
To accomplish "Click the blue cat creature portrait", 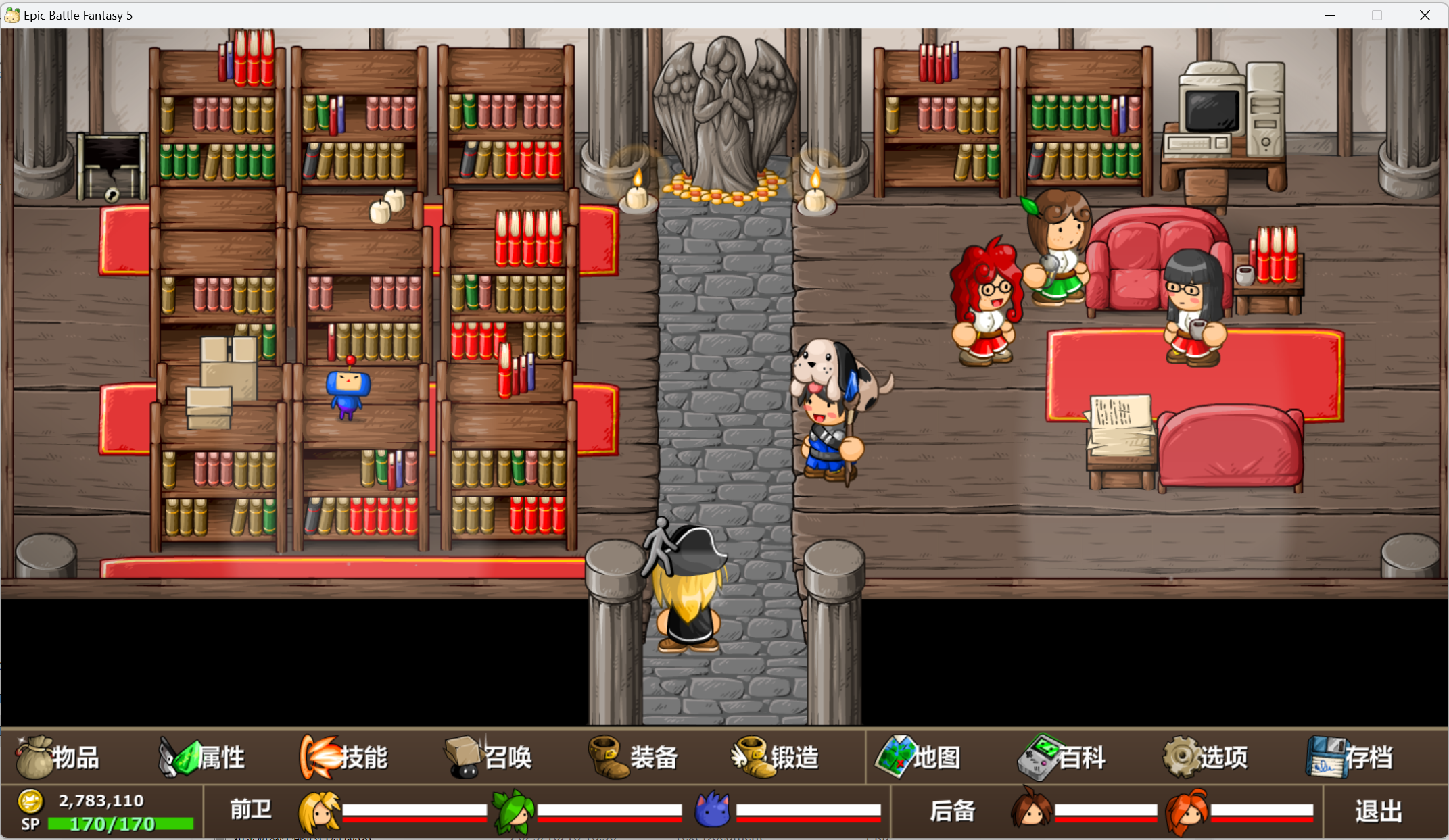I will coord(711,812).
